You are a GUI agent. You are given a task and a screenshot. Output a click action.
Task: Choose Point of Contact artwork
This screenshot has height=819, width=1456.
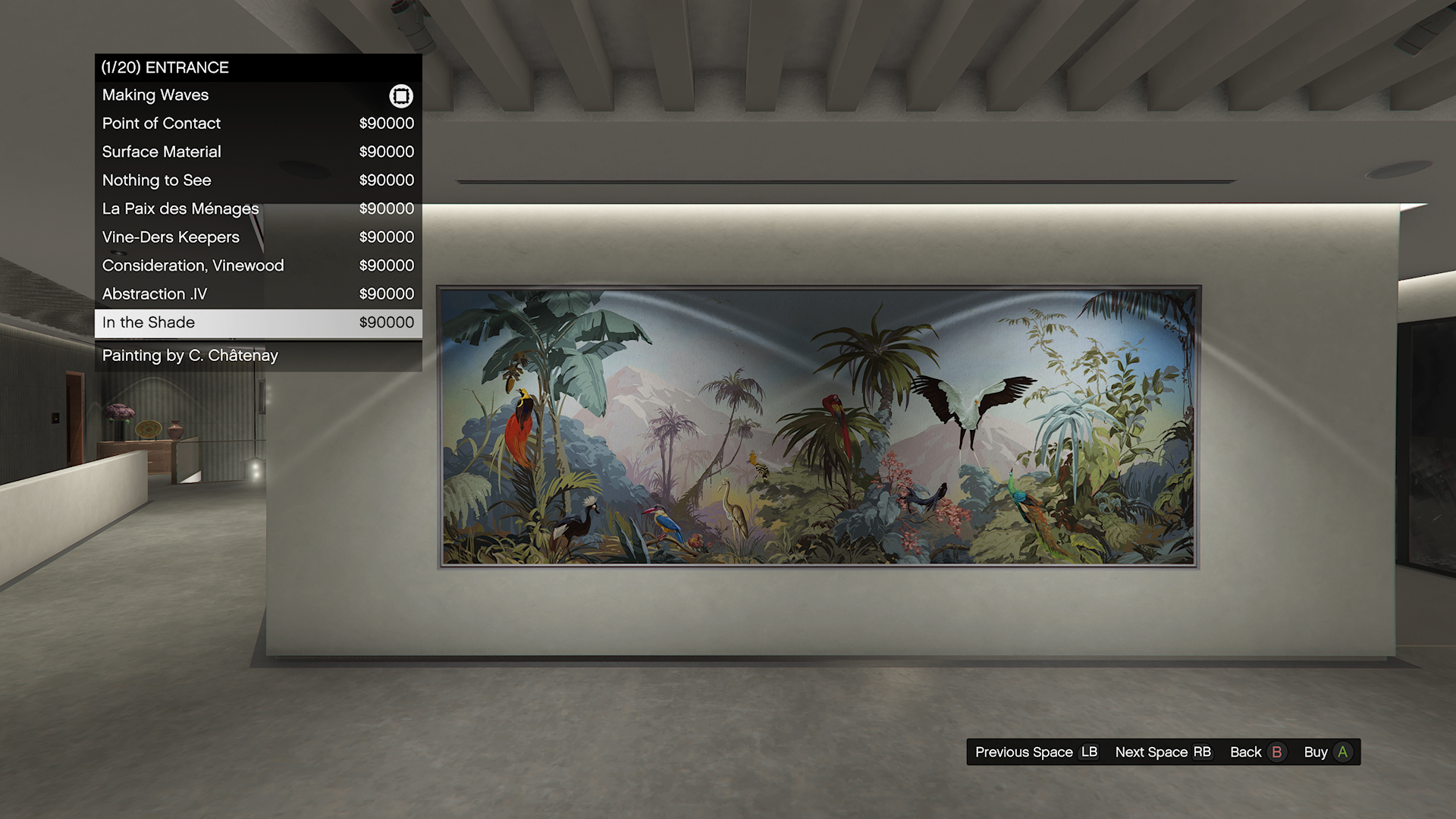coord(258,124)
